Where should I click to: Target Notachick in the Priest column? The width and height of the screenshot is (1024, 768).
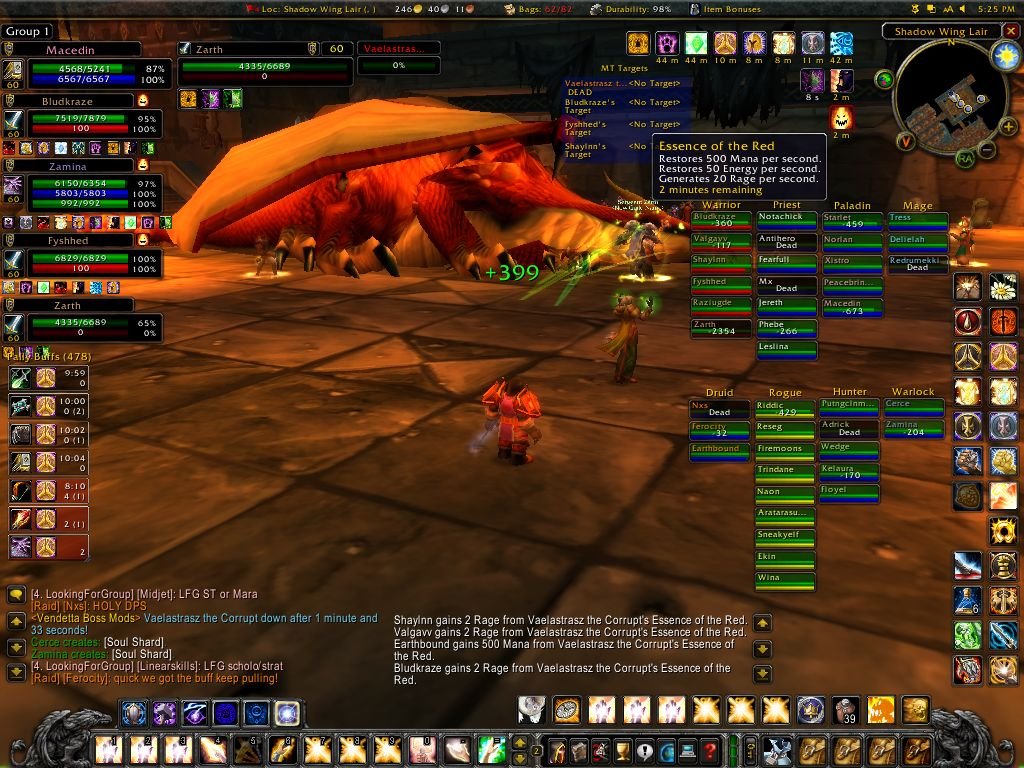click(x=786, y=219)
